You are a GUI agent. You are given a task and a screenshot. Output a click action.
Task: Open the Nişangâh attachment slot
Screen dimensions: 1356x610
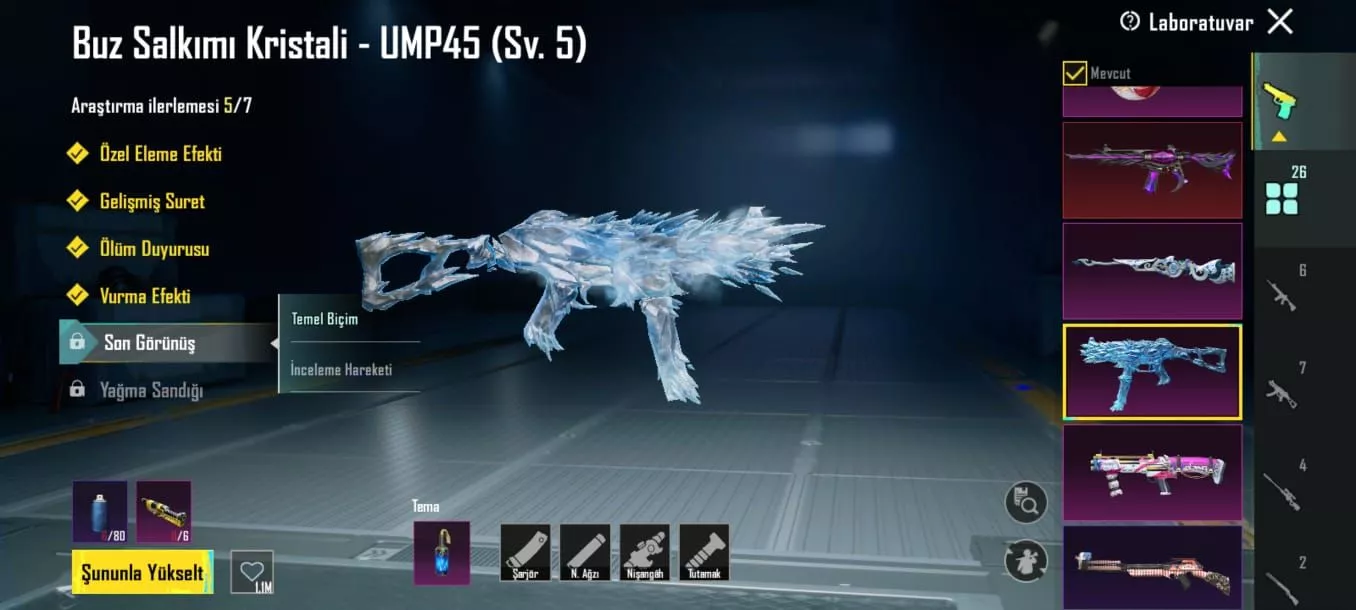coord(645,552)
